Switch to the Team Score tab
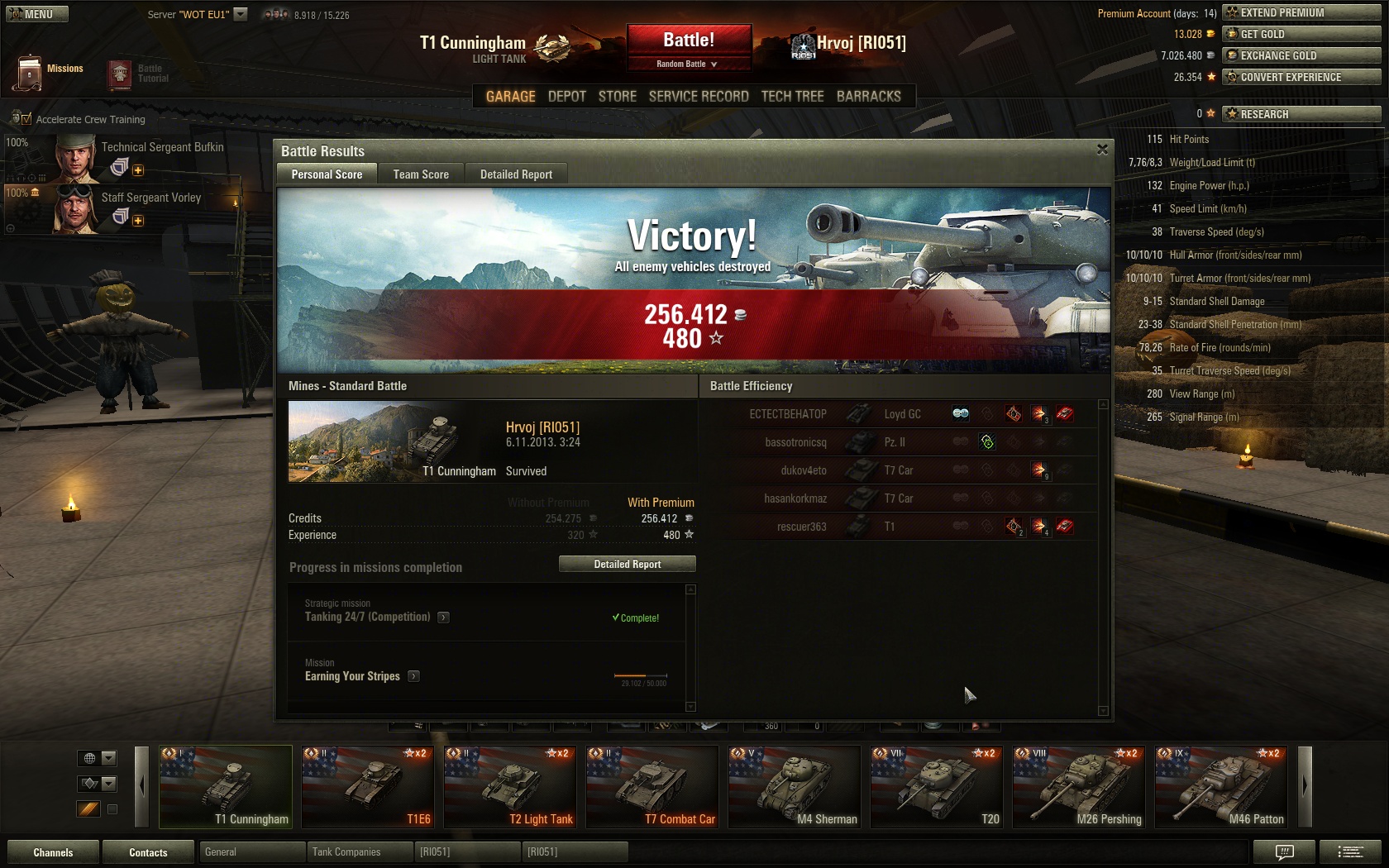 click(x=421, y=174)
